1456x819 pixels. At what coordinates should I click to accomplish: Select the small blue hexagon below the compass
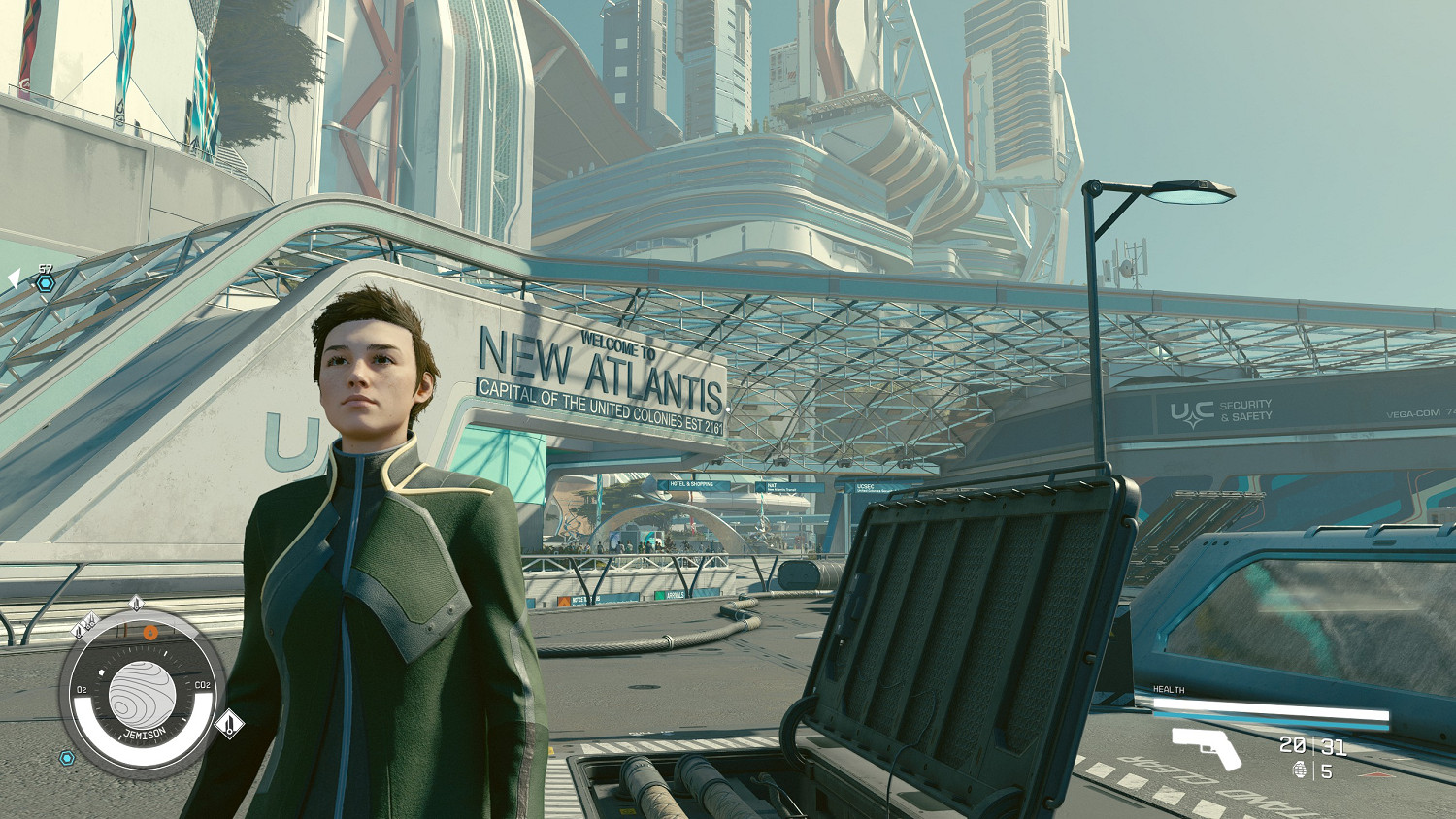coord(67,758)
